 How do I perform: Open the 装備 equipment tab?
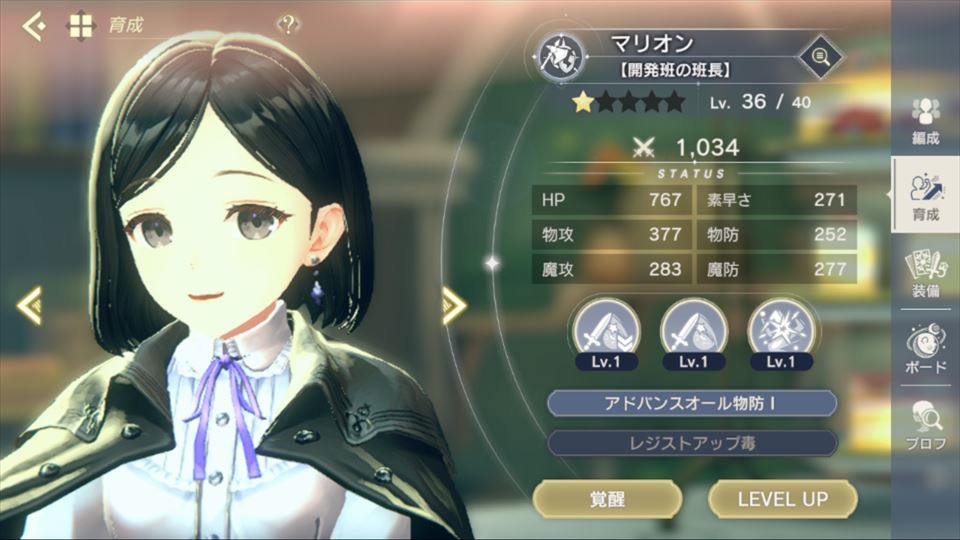pos(926,275)
